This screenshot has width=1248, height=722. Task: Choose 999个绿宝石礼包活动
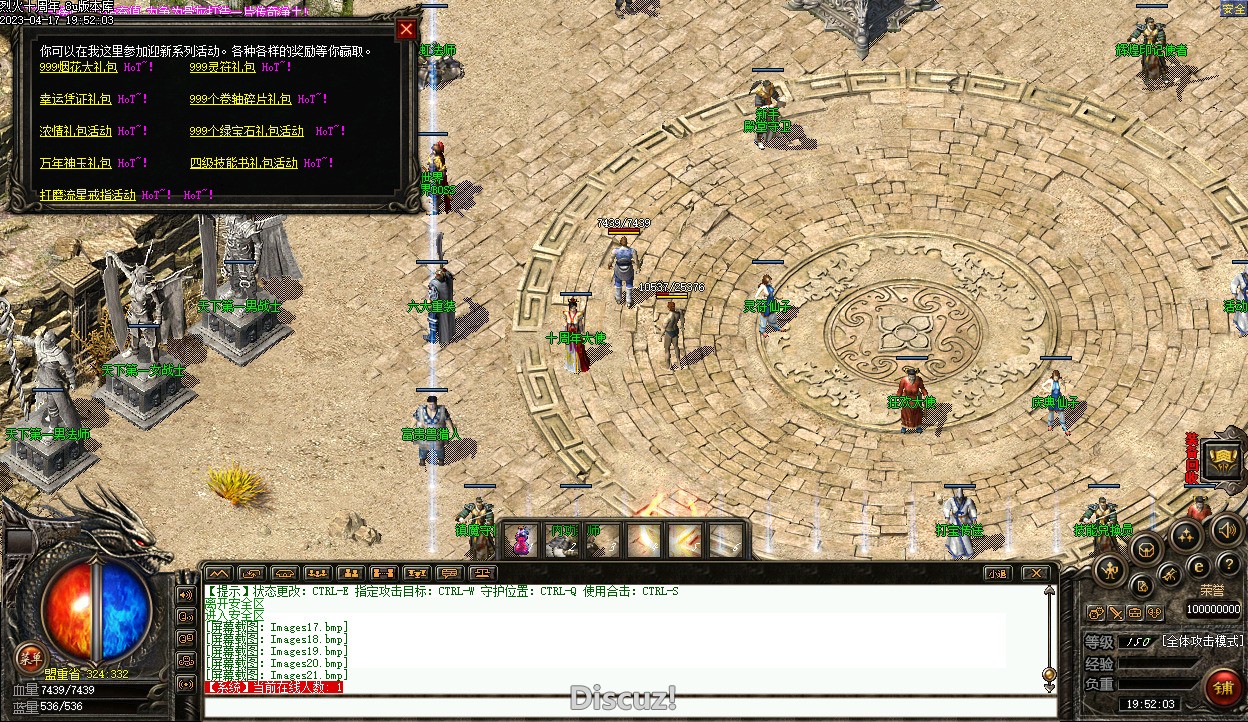point(246,131)
